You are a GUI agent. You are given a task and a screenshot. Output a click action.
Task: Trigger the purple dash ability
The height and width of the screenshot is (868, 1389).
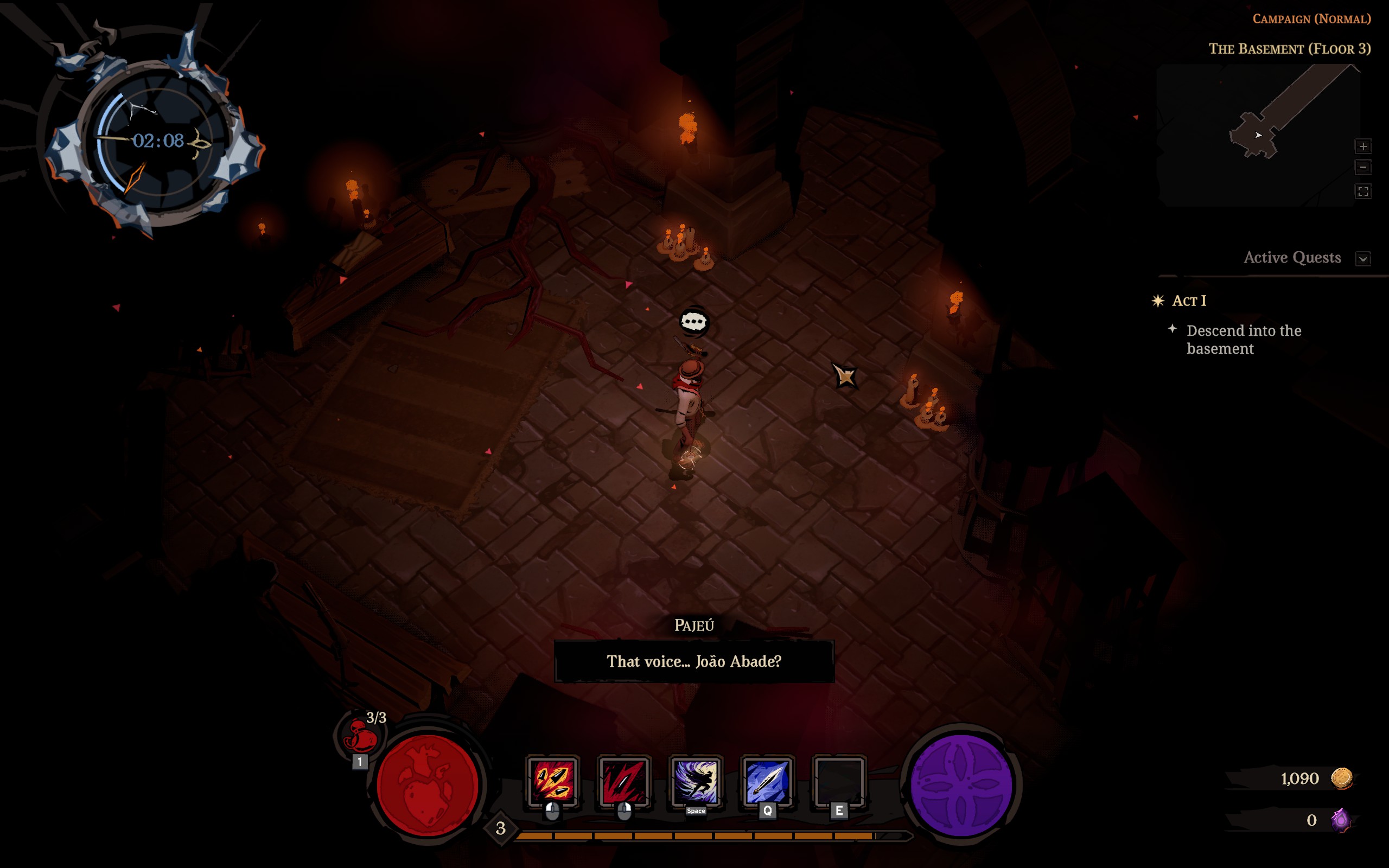695,781
